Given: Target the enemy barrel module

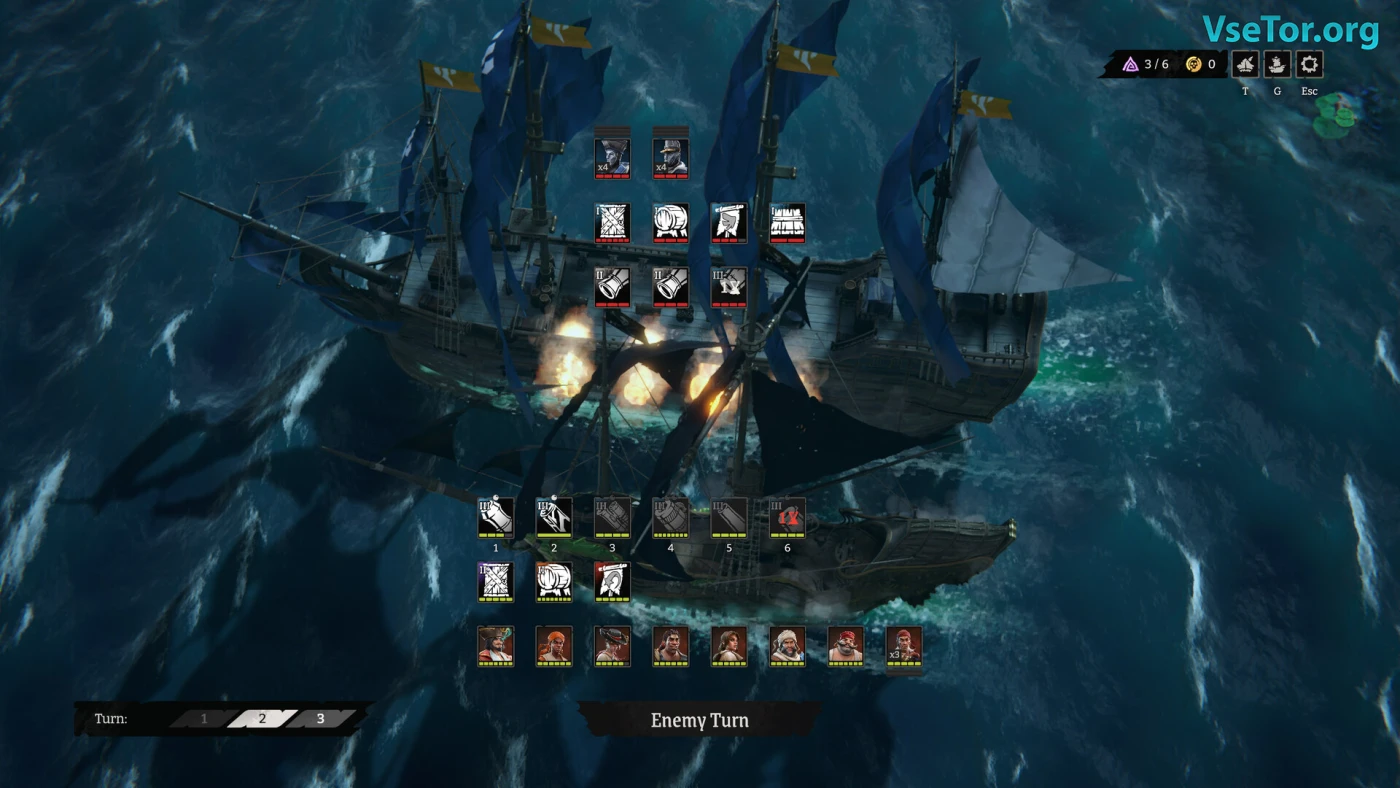Looking at the screenshot, I should (671, 222).
